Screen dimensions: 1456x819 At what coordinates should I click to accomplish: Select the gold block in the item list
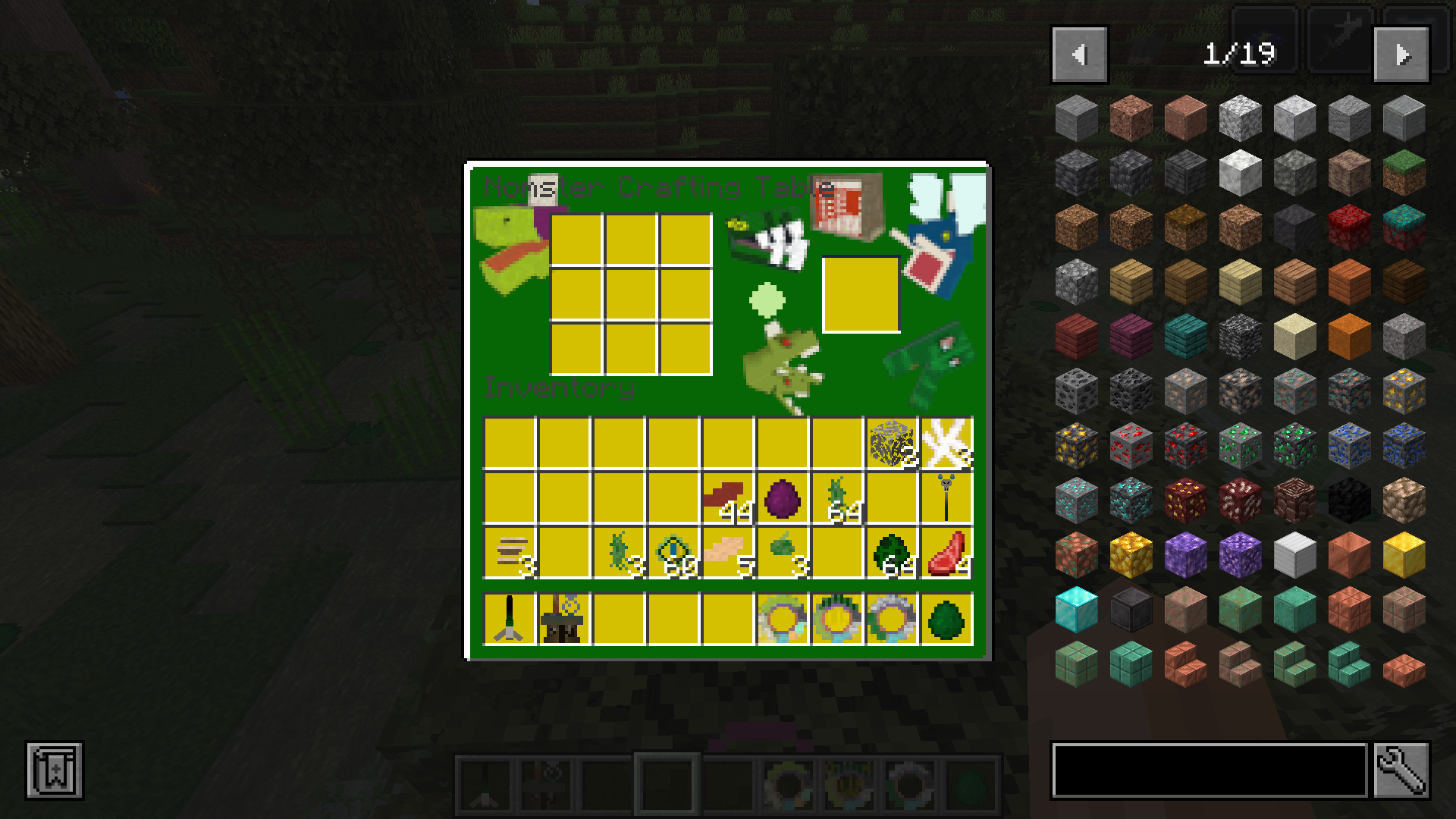pyautogui.click(x=1404, y=554)
